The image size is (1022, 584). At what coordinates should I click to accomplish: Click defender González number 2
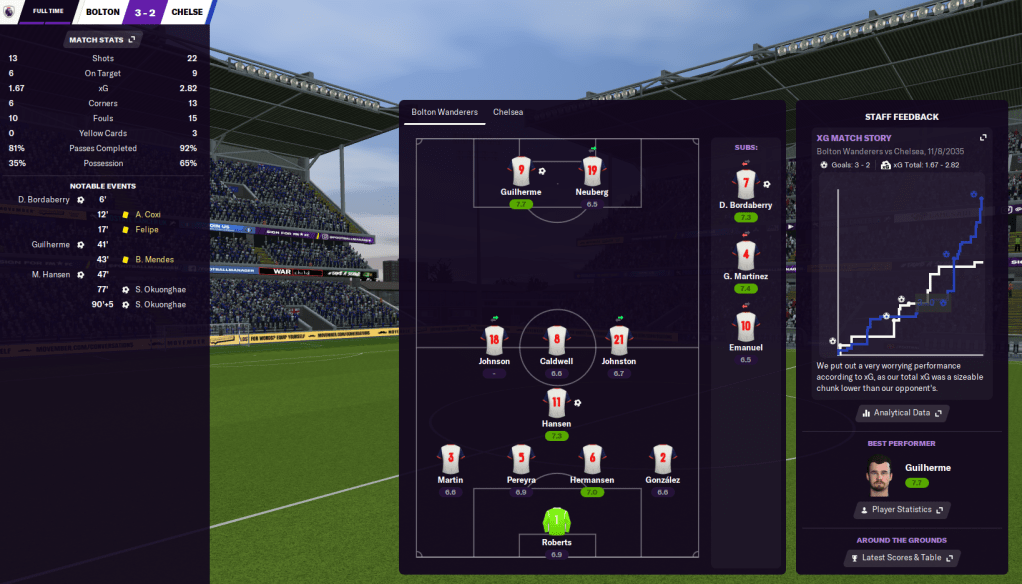point(662,459)
